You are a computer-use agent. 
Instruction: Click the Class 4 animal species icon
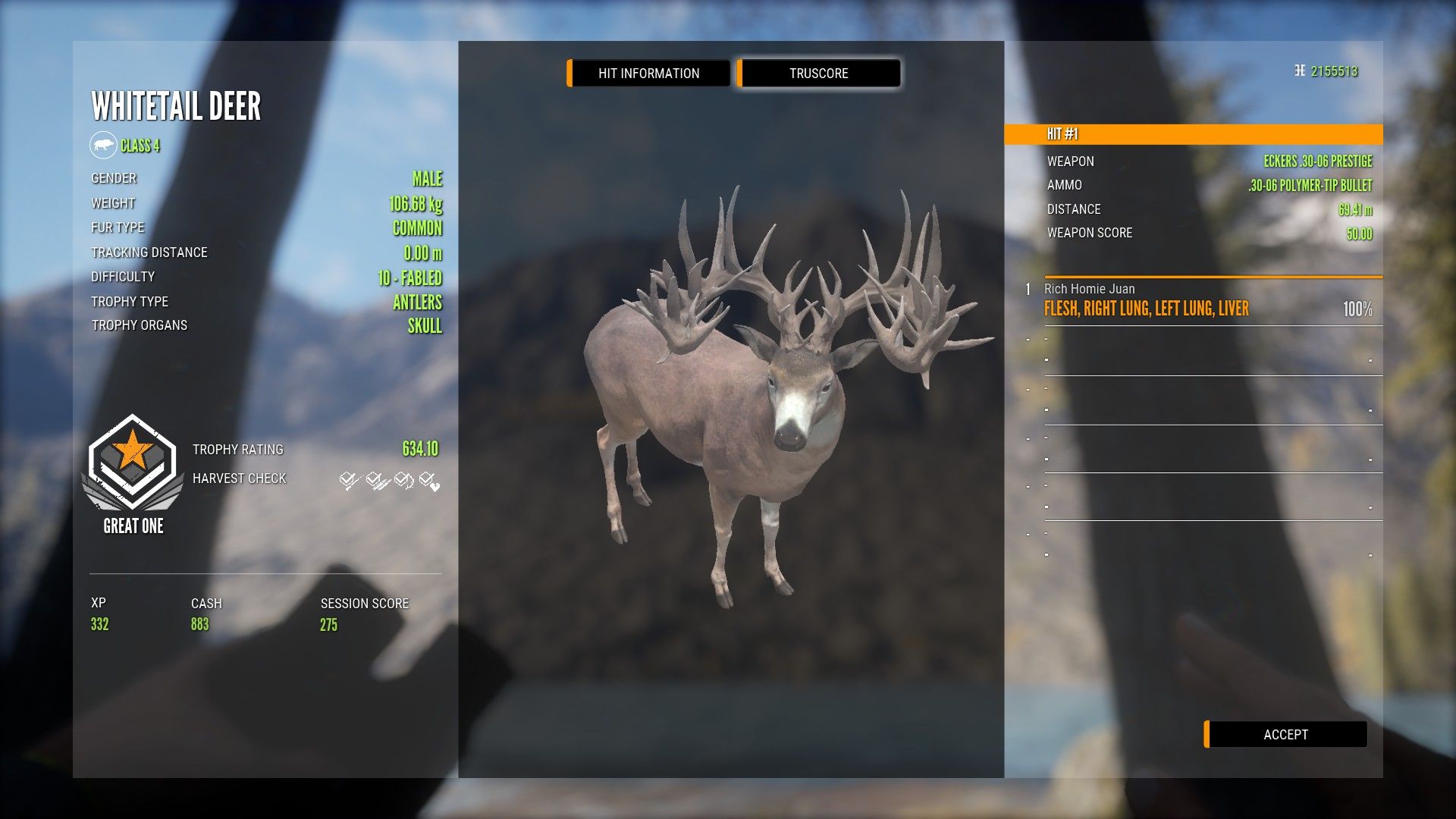(x=104, y=145)
